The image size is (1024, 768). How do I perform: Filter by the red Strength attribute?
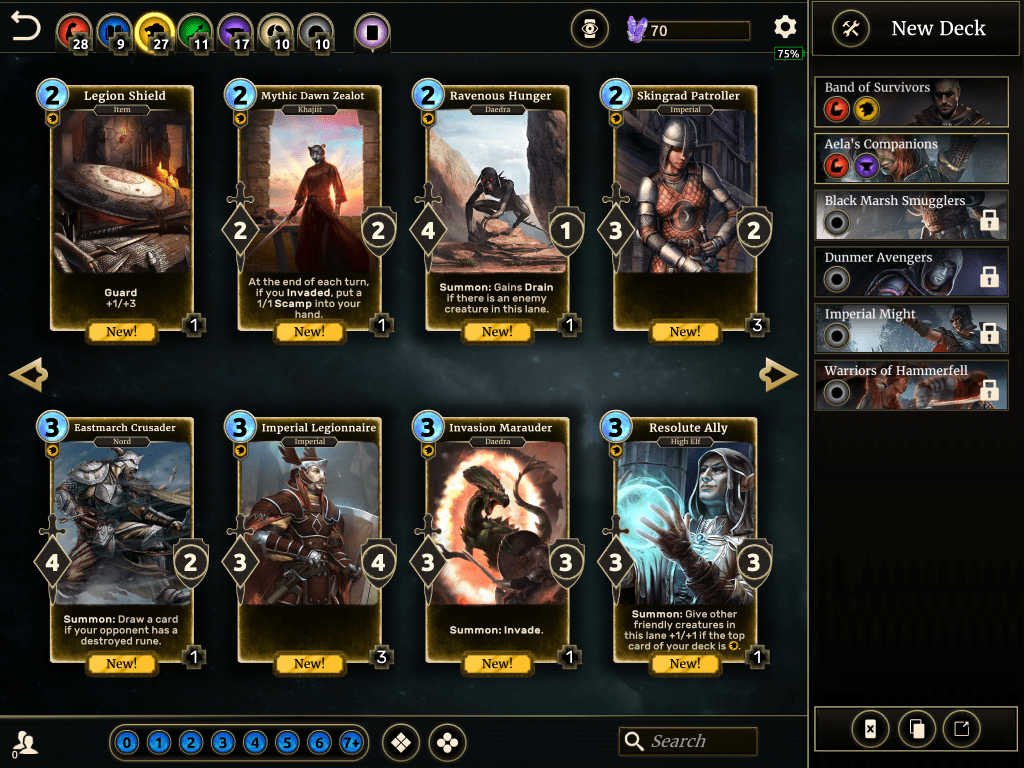click(x=73, y=30)
